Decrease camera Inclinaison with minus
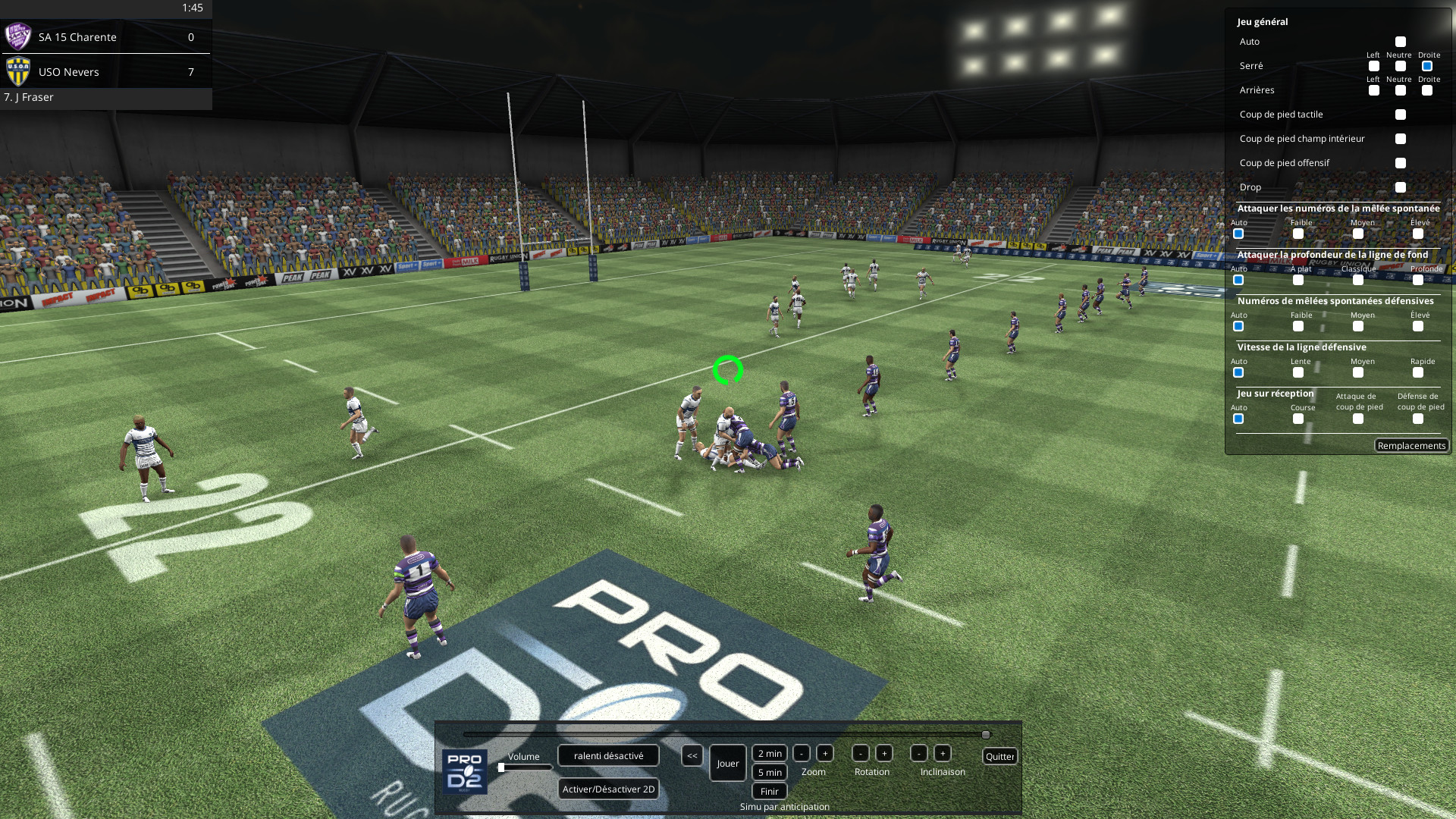This screenshot has height=819, width=1456. tap(919, 753)
